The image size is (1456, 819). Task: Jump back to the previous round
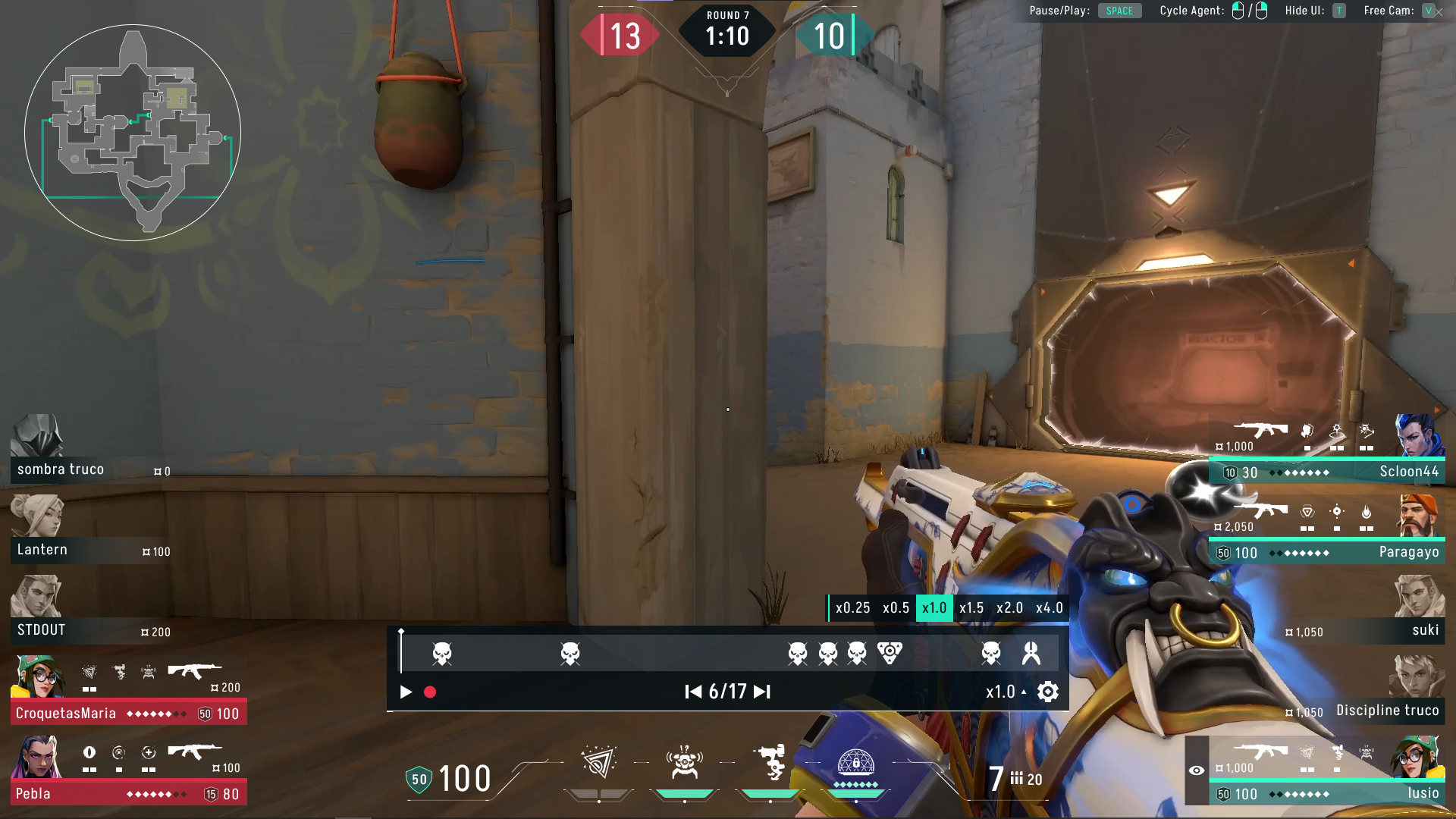tap(692, 692)
